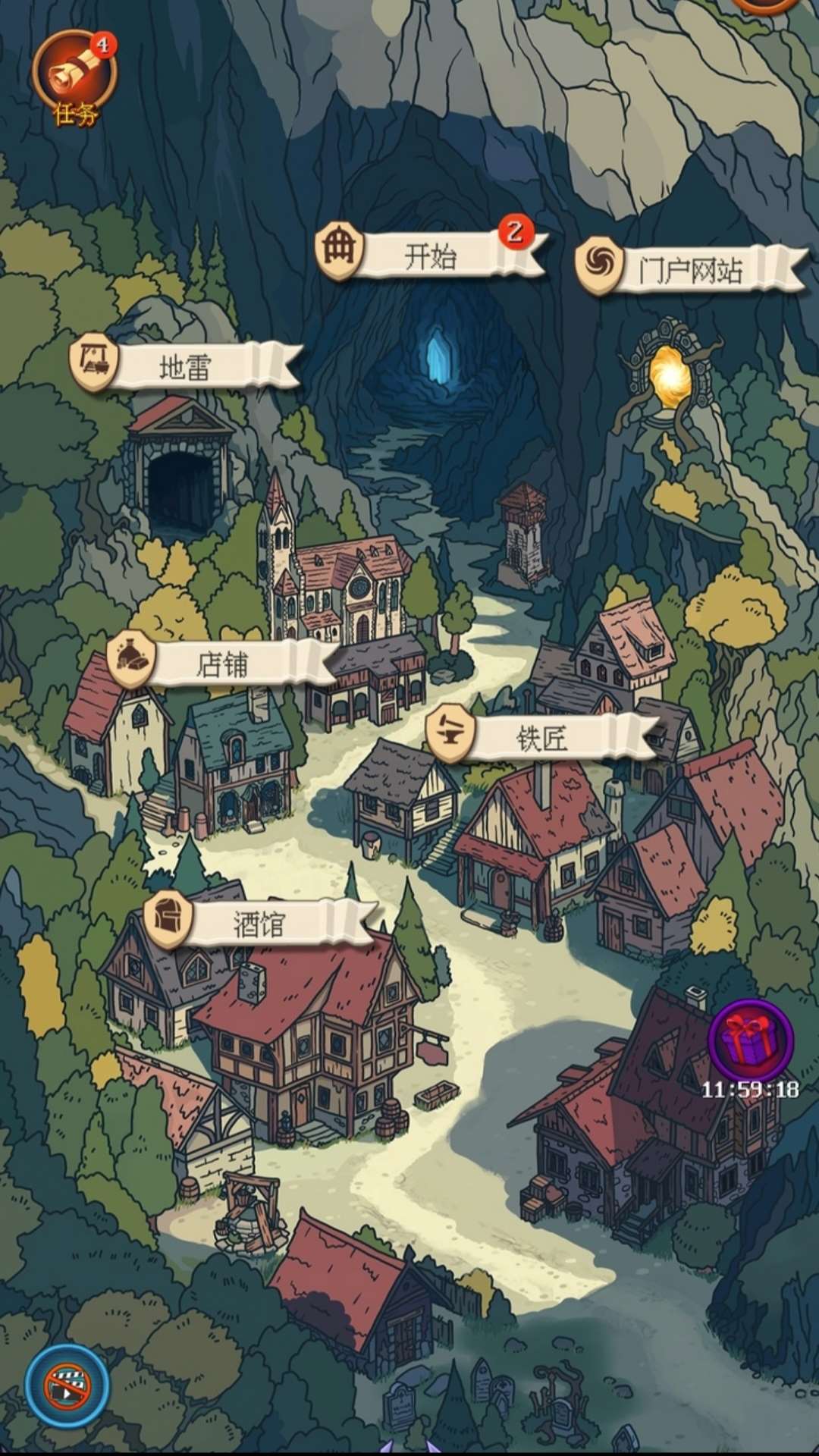Open the 任务 quest scroll icon
819x1456 pixels.
(x=74, y=76)
